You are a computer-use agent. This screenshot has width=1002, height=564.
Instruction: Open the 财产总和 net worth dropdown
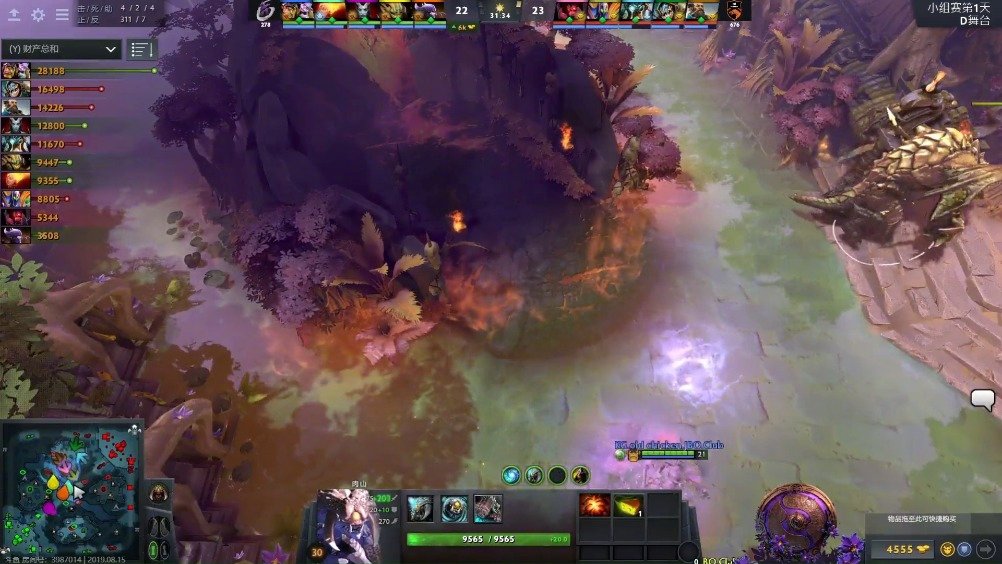tap(62, 49)
